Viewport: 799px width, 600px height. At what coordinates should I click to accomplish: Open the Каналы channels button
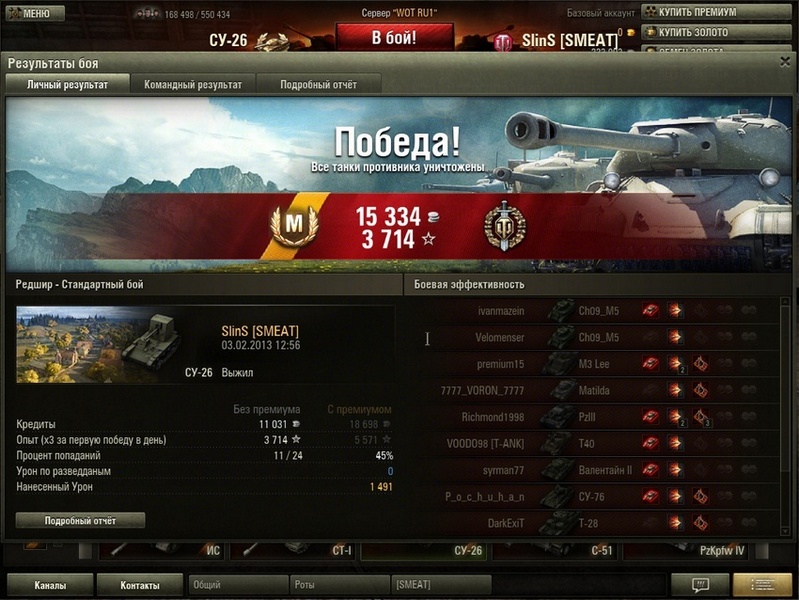49,585
